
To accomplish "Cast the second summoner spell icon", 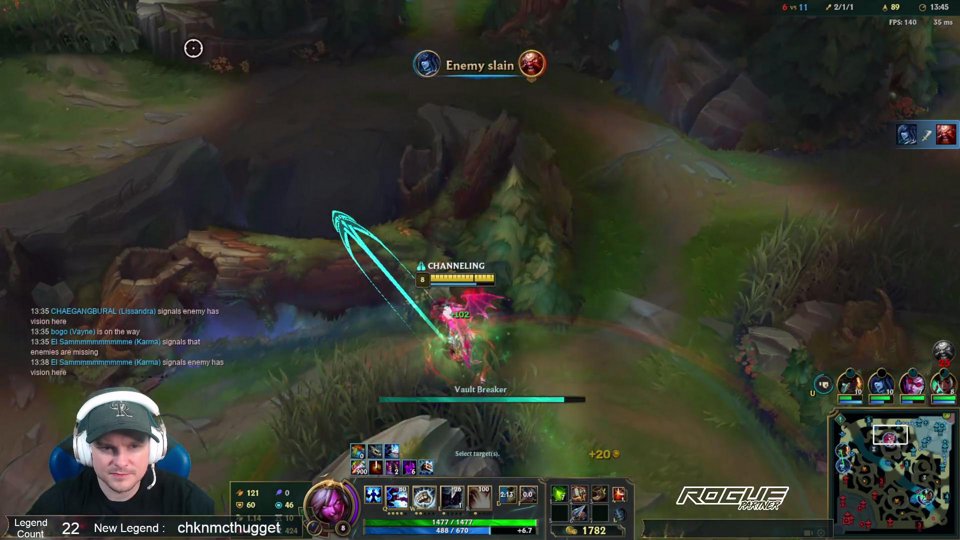I will point(529,495).
